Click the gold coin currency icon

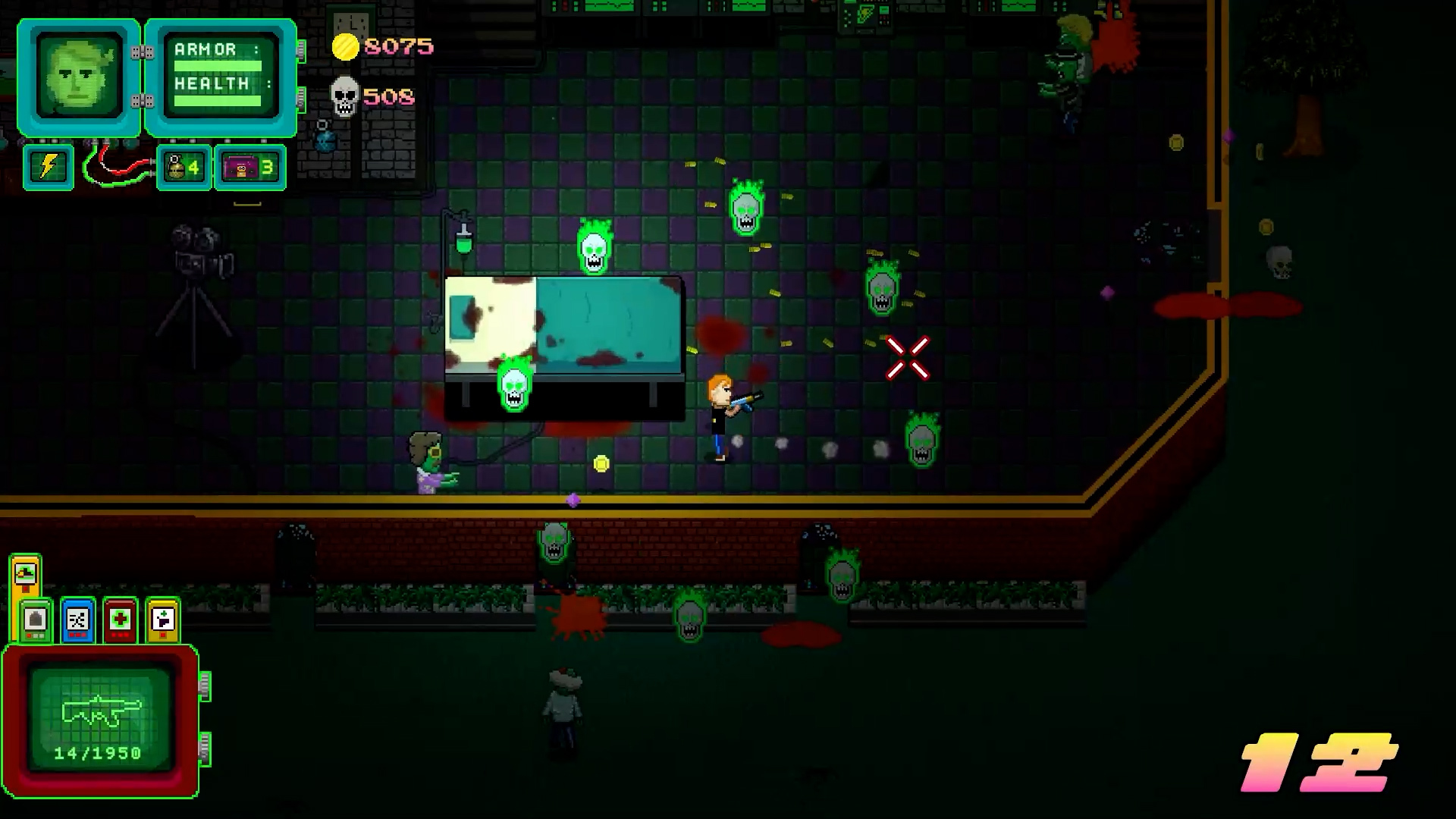(x=346, y=47)
